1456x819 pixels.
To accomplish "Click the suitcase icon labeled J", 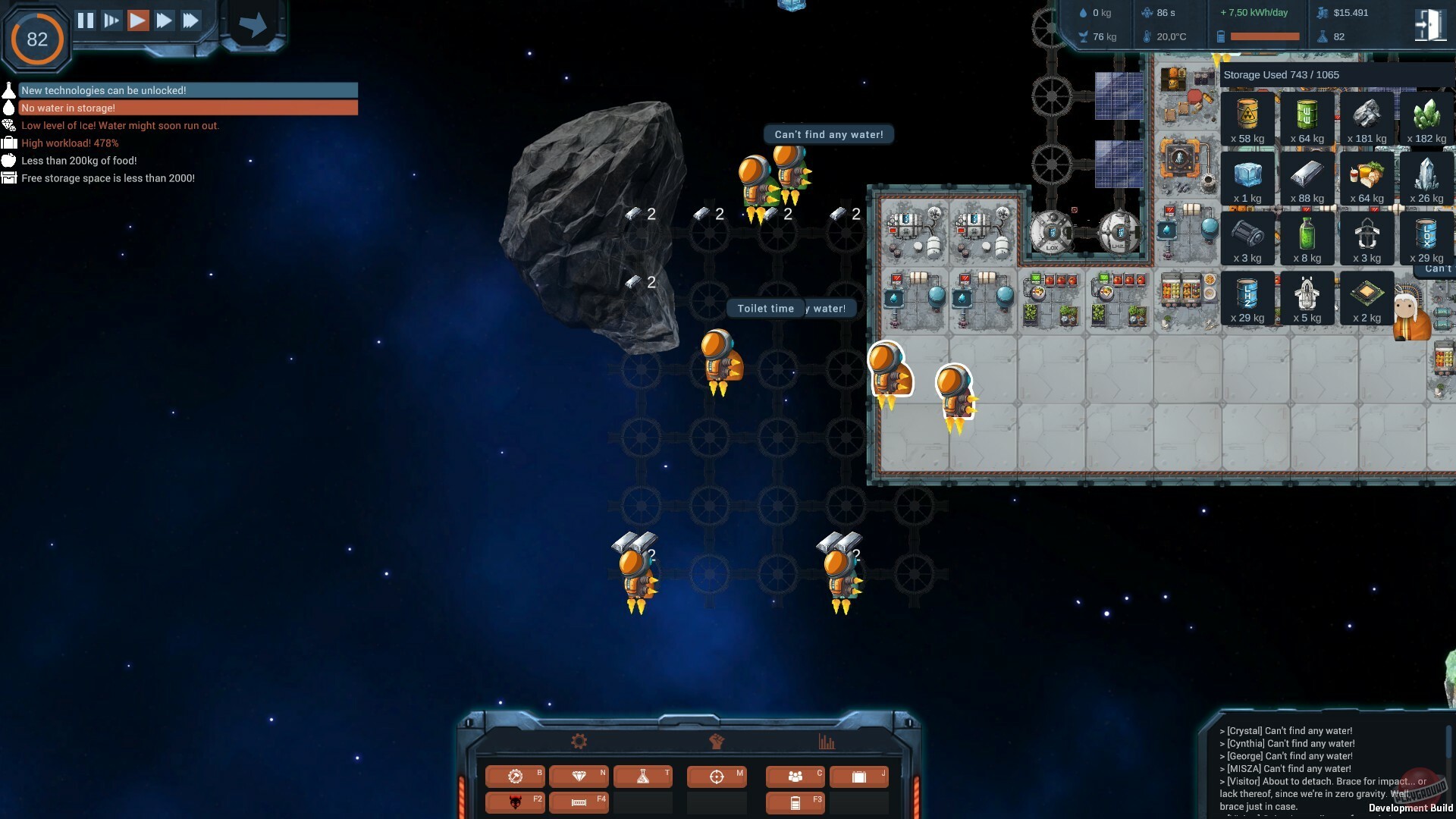I will coord(859,777).
